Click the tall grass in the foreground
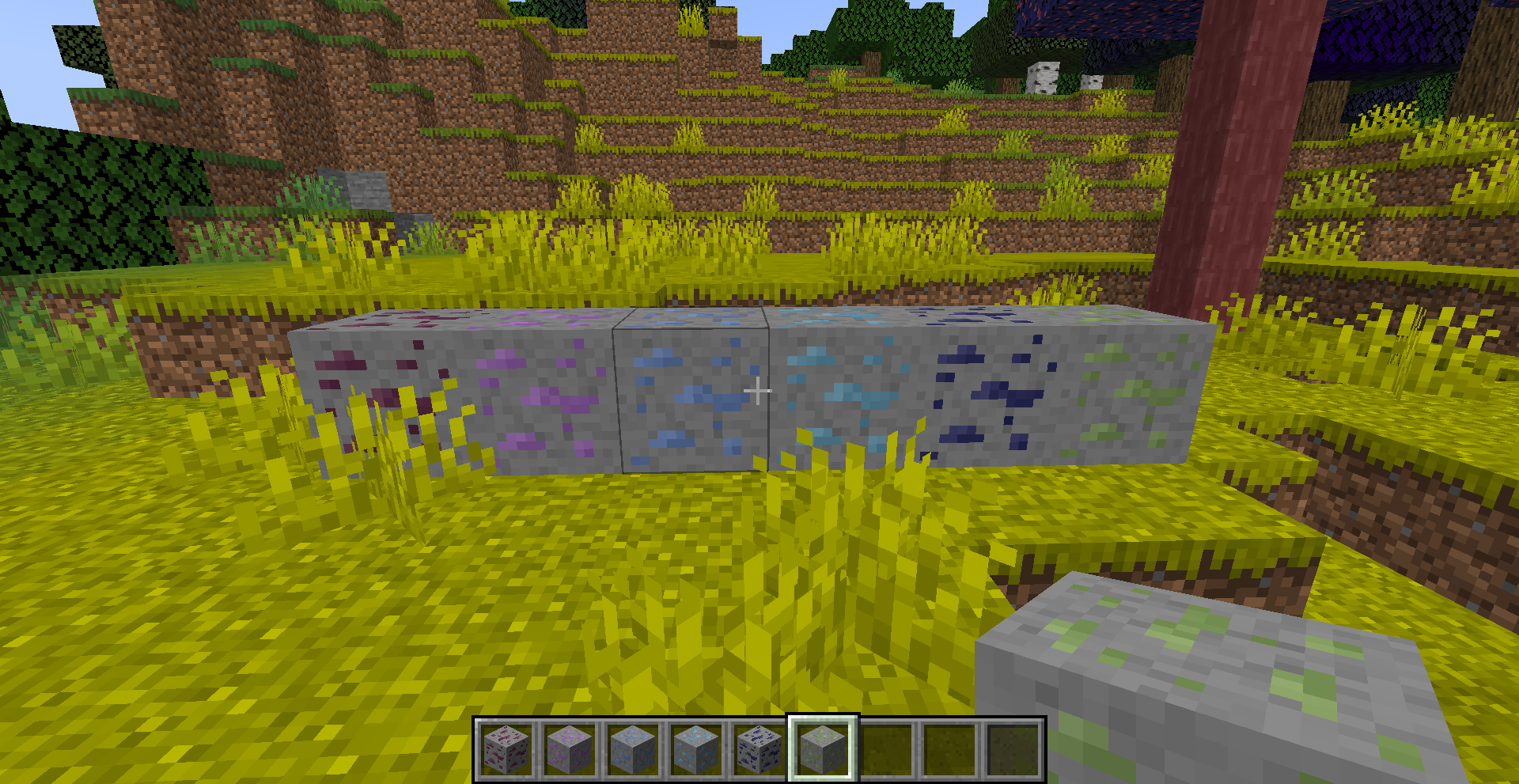The height and width of the screenshot is (784, 1519). pyautogui.click(x=791, y=601)
